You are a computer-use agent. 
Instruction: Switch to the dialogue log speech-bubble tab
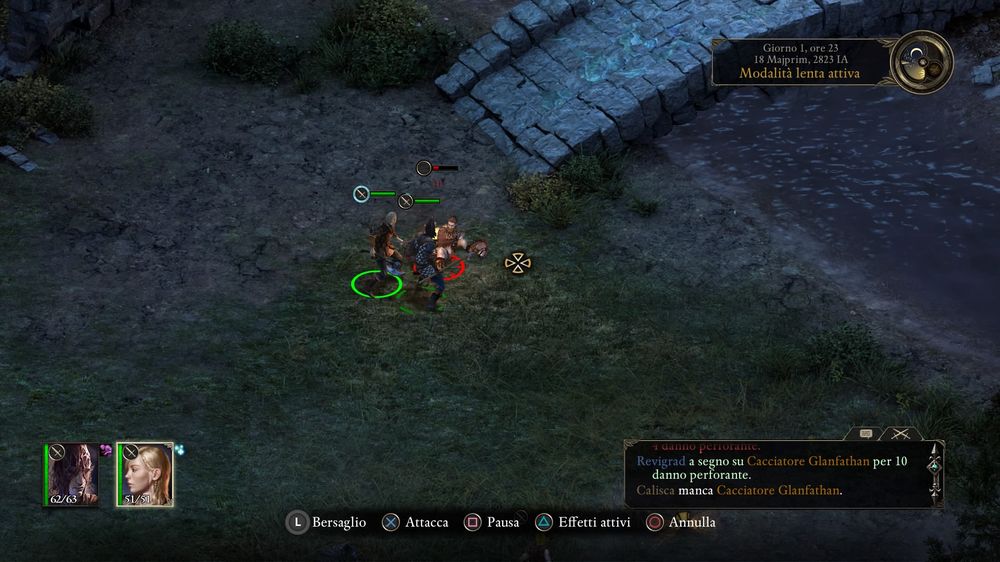(x=866, y=433)
